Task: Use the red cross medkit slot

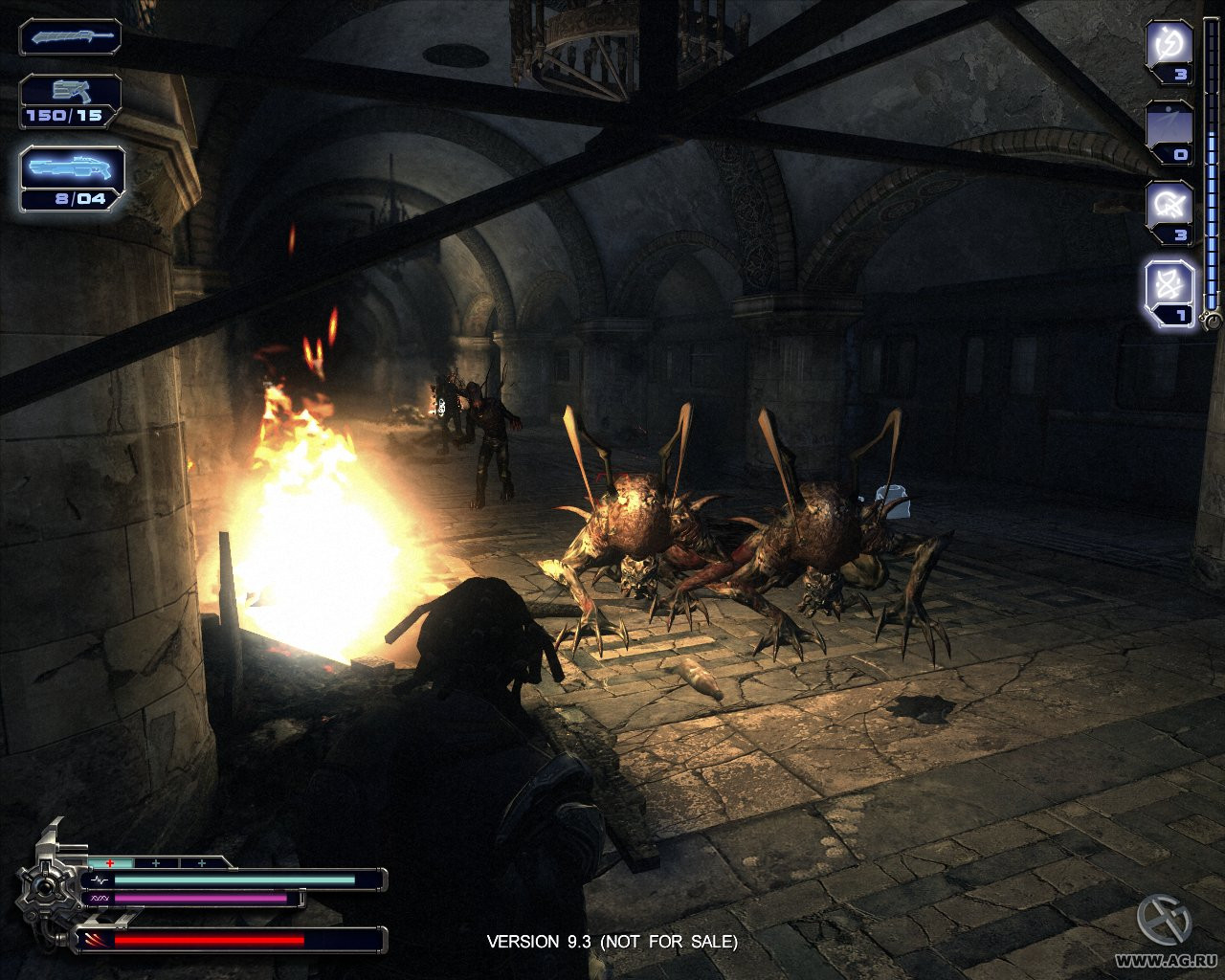Action: 111,862
